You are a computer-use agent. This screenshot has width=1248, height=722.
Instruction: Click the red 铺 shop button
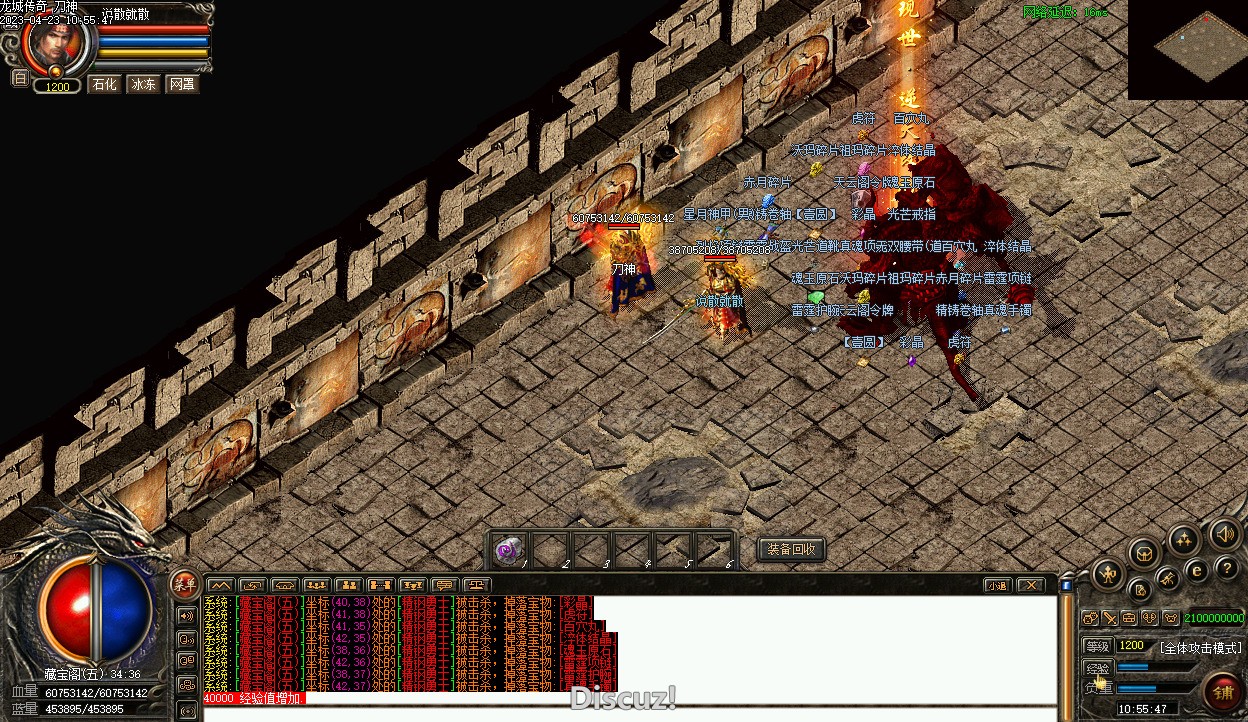click(1221, 690)
